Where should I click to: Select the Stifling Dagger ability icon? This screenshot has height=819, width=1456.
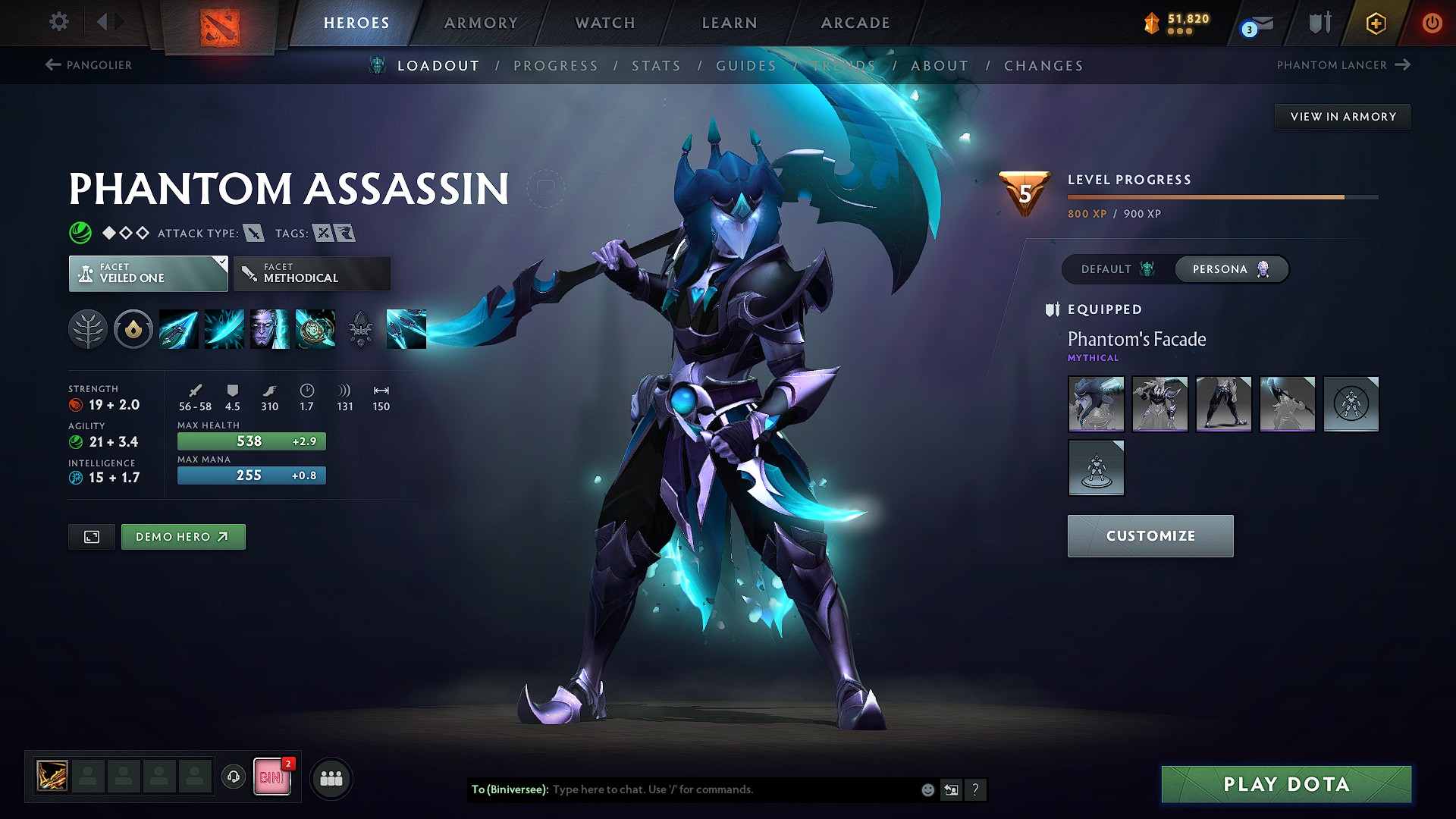coord(178,329)
